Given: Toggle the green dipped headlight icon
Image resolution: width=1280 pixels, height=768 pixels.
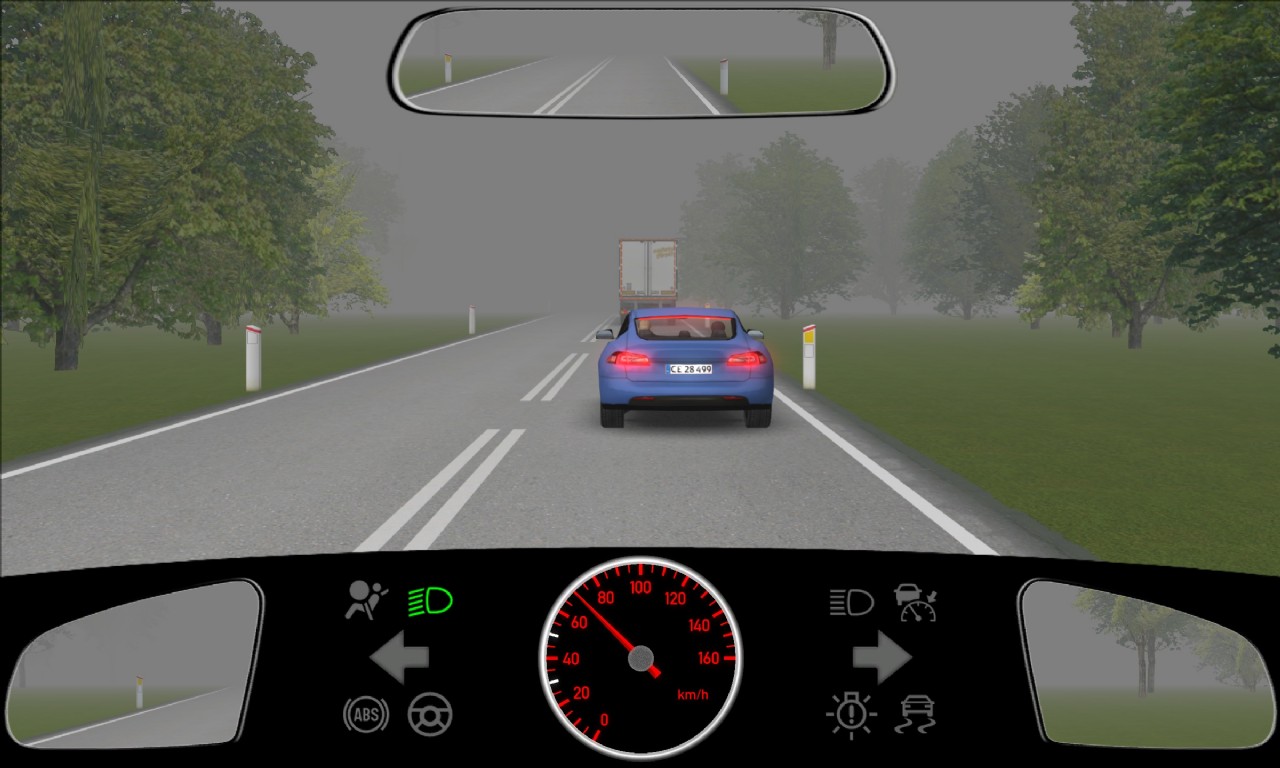Looking at the screenshot, I should tap(431, 601).
